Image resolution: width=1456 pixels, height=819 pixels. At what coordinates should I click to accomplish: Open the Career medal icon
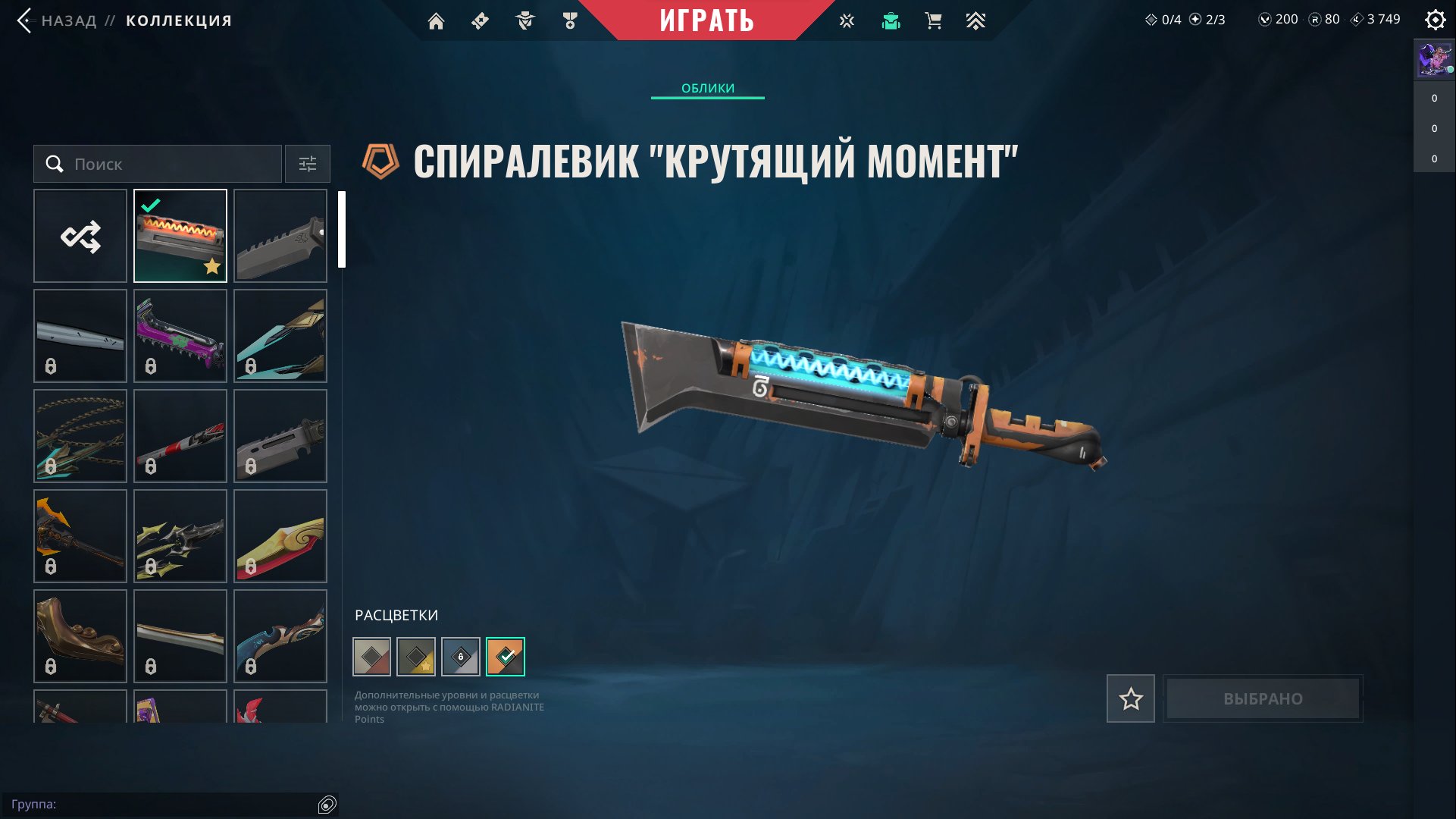tap(570, 20)
